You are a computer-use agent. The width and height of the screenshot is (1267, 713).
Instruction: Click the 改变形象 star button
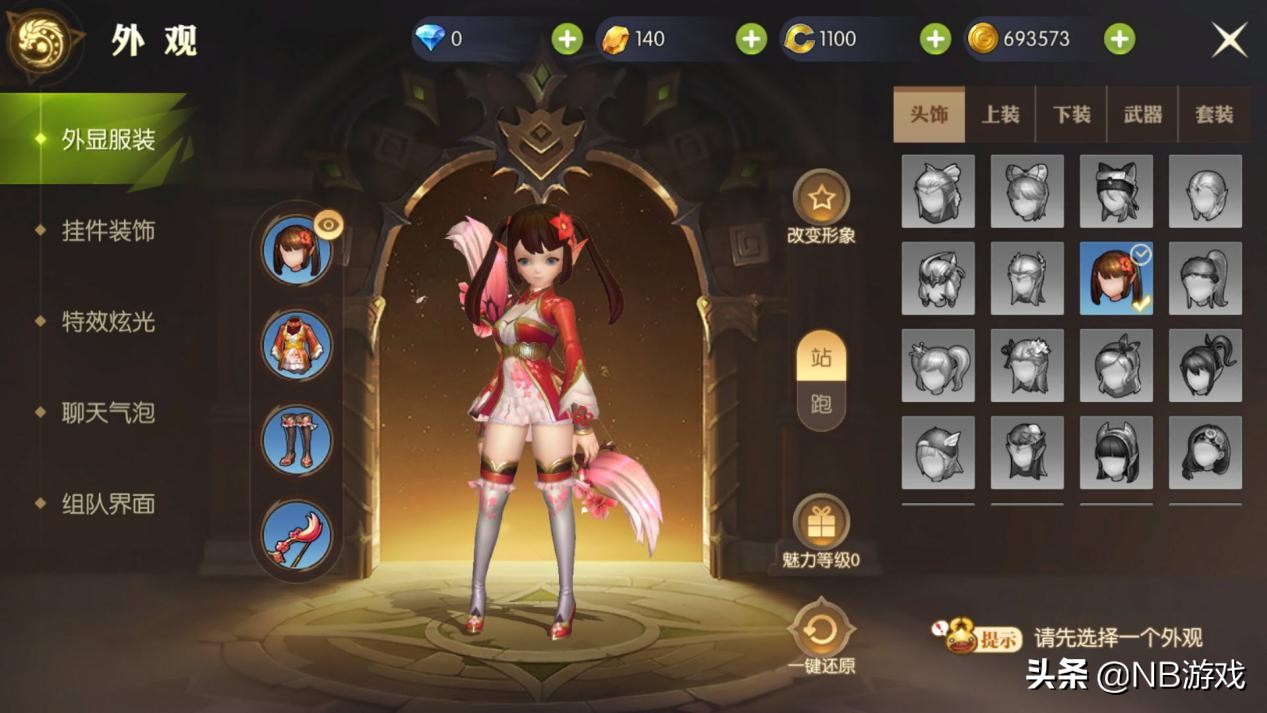coord(821,199)
